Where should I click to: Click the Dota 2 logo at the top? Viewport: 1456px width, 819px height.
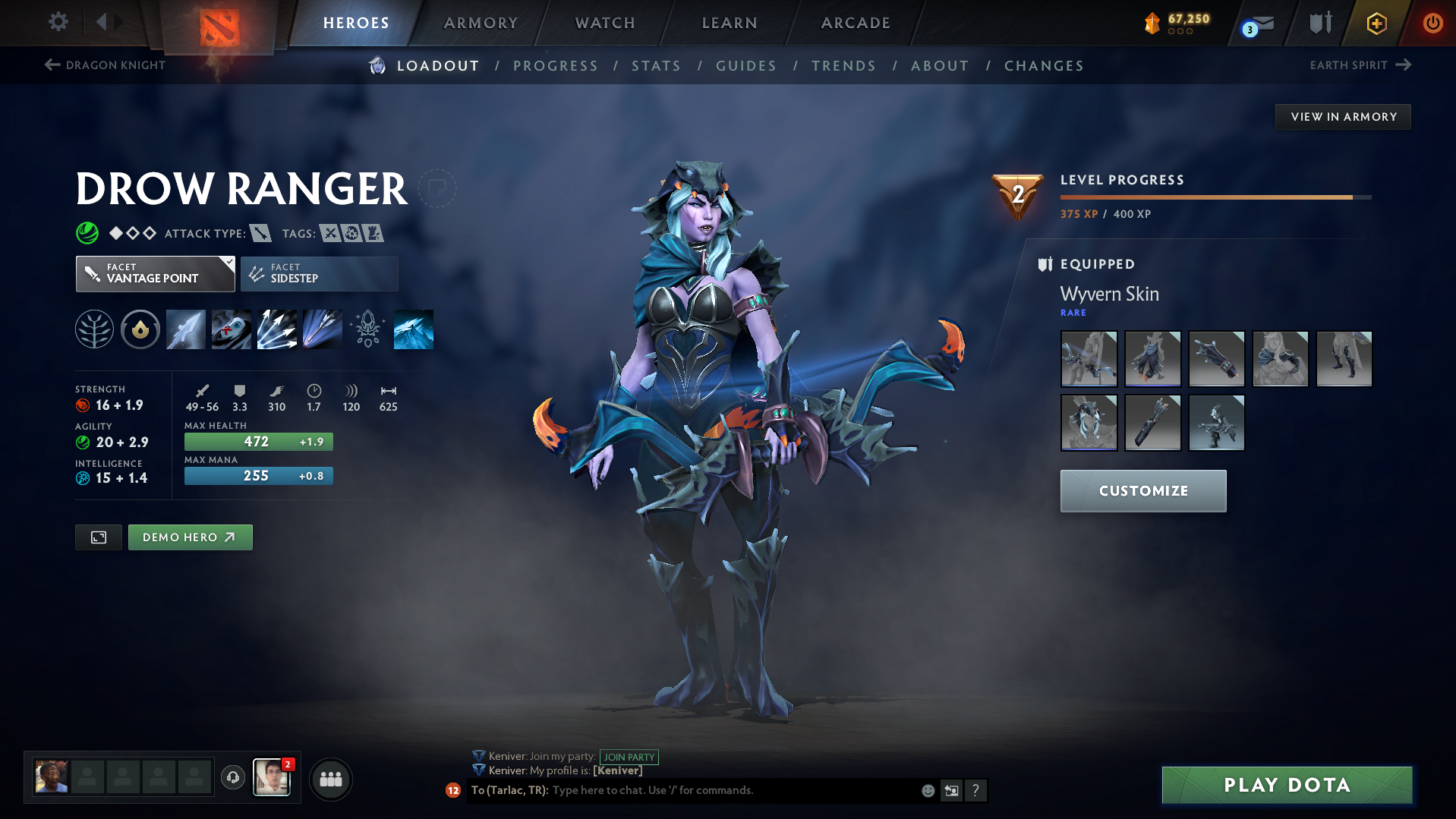click(218, 23)
